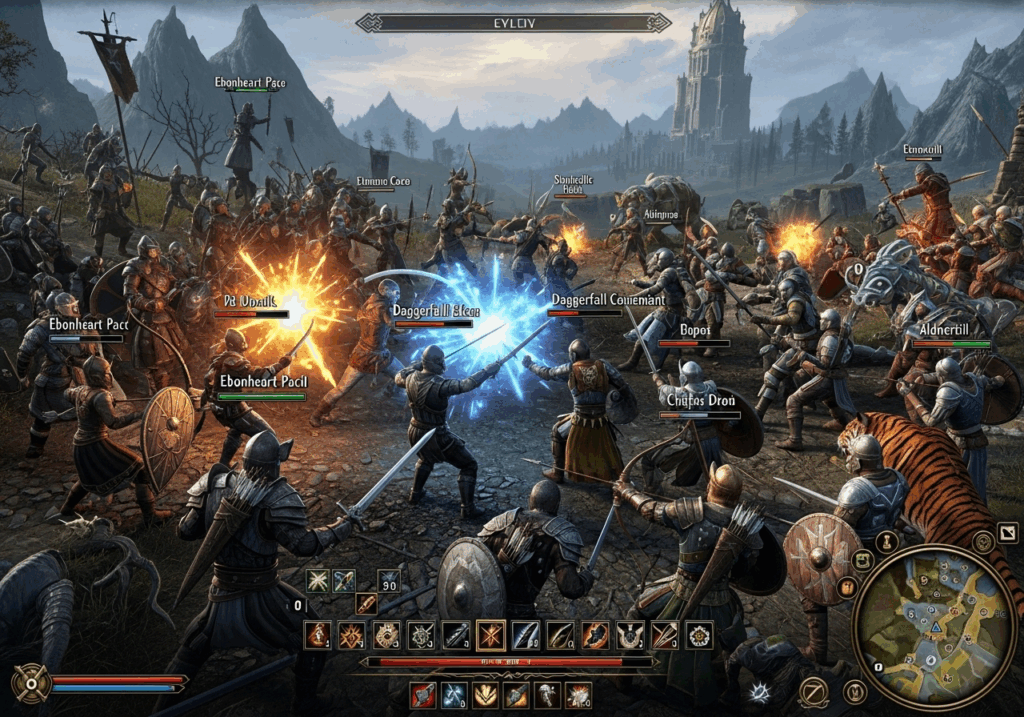This screenshot has height=717, width=1024.
Task: Toggle the square map button above the minimap
Action: tap(1007, 532)
